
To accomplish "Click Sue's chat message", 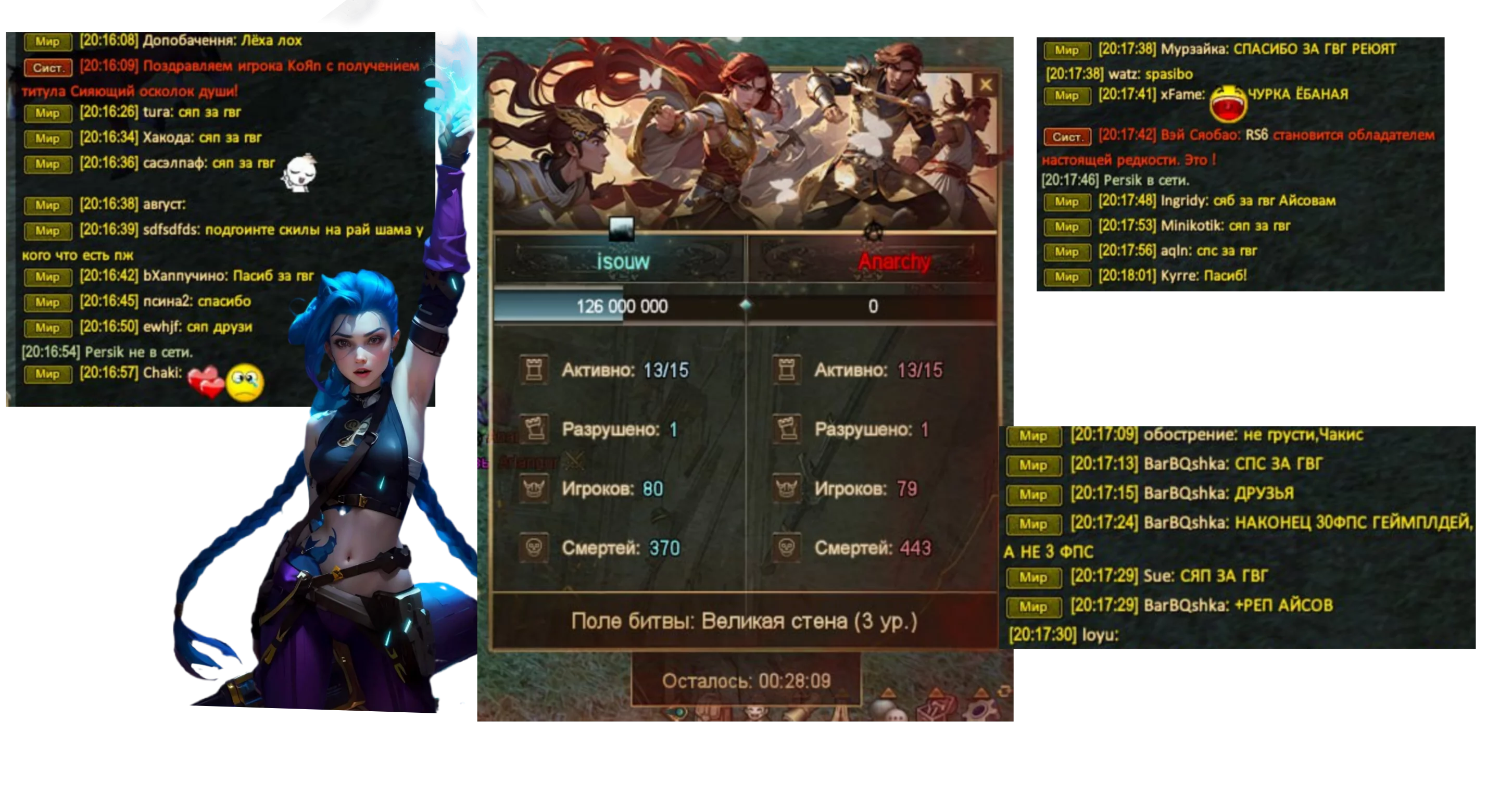I will (x=1206, y=576).
